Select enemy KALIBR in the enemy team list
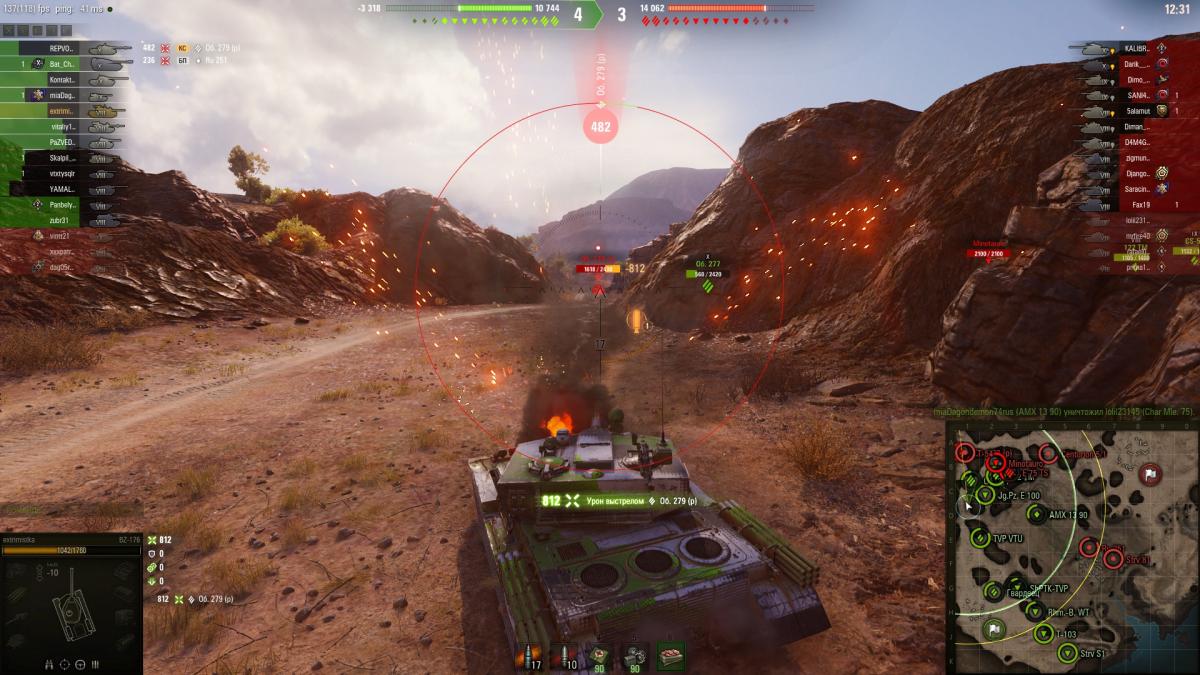 click(1136, 48)
